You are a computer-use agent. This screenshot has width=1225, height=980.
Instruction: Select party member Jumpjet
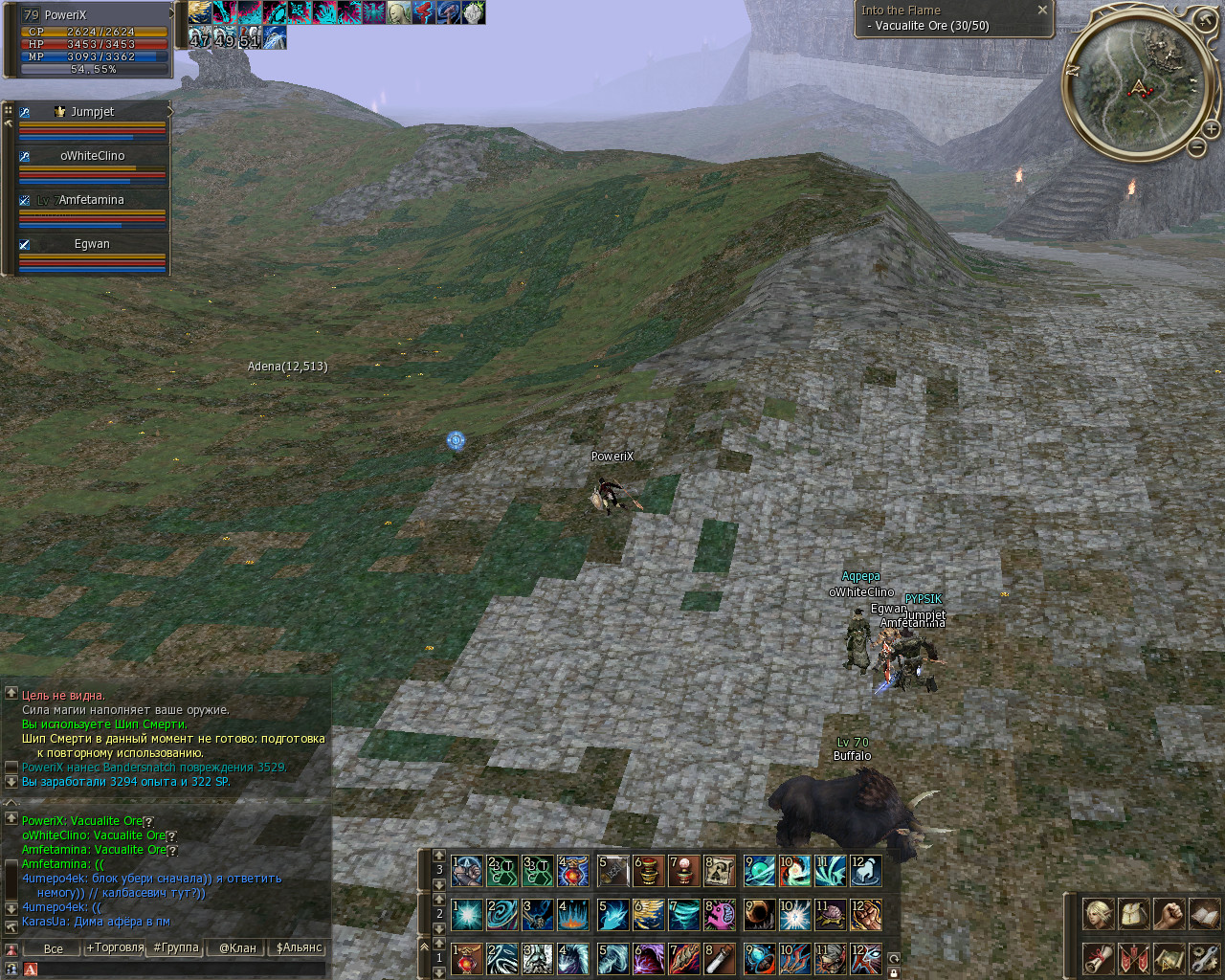(x=92, y=112)
